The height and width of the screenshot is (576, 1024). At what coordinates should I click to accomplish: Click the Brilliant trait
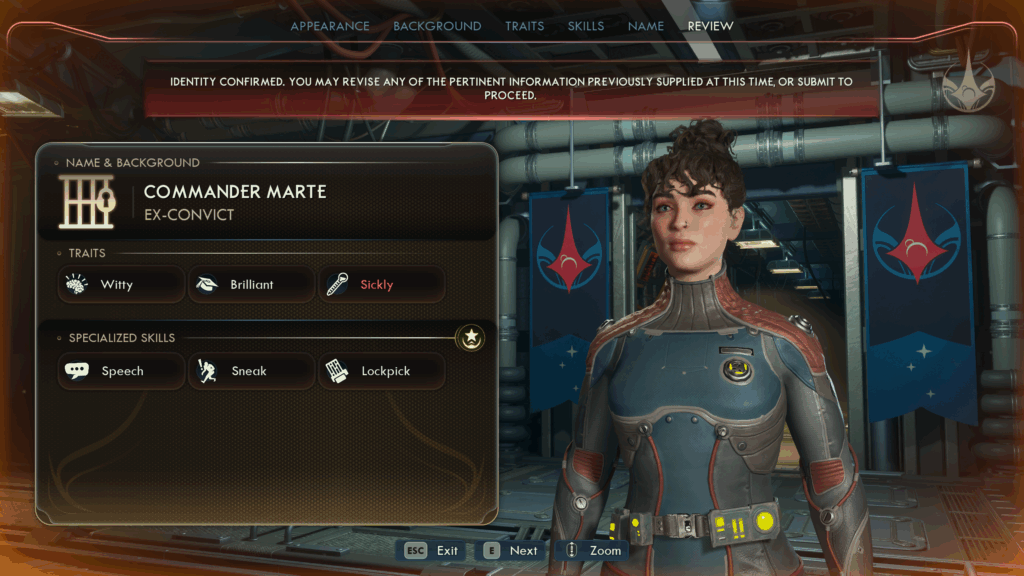click(252, 285)
